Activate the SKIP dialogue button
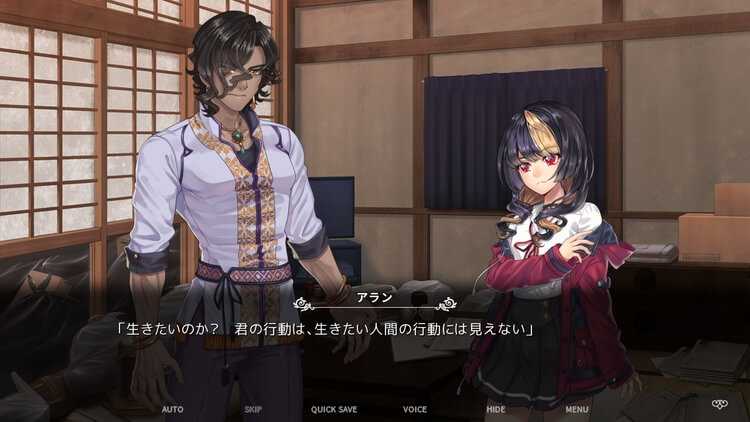Viewport: 750px width, 422px height. point(253,409)
